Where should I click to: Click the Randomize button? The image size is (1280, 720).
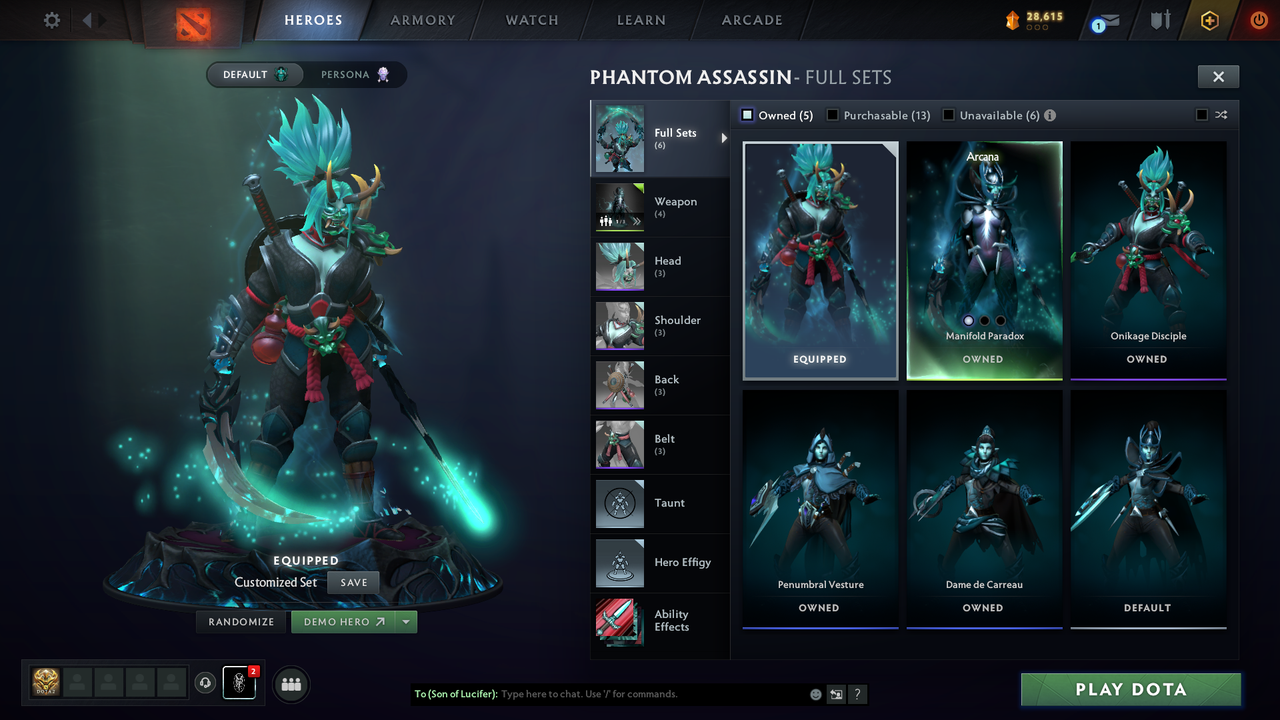pyautogui.click(x=240, y=621)
